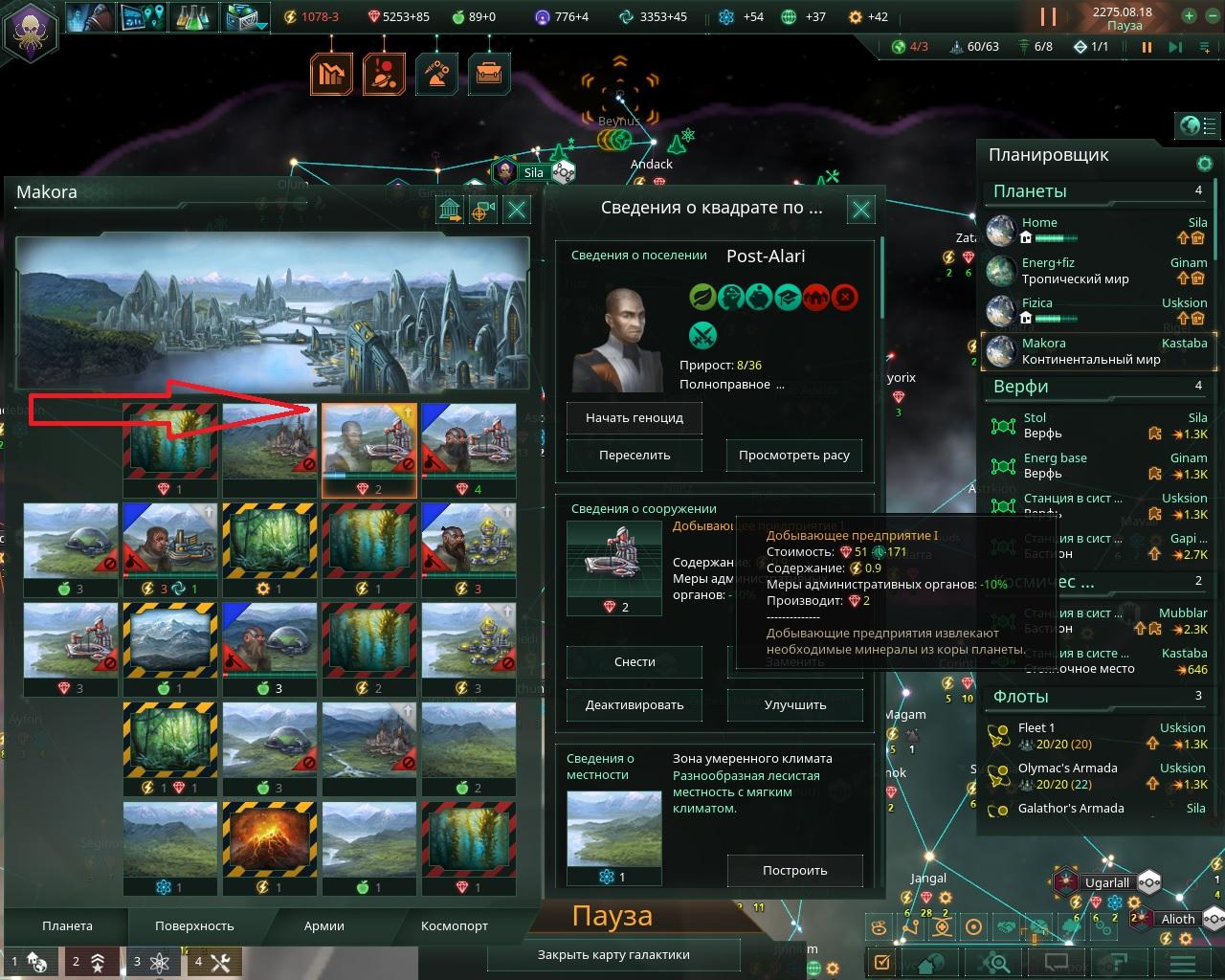This screenshot has width=1225, height=980.
Task: Open the briefcase icon menu at top
Action: [x=488, y=74]
